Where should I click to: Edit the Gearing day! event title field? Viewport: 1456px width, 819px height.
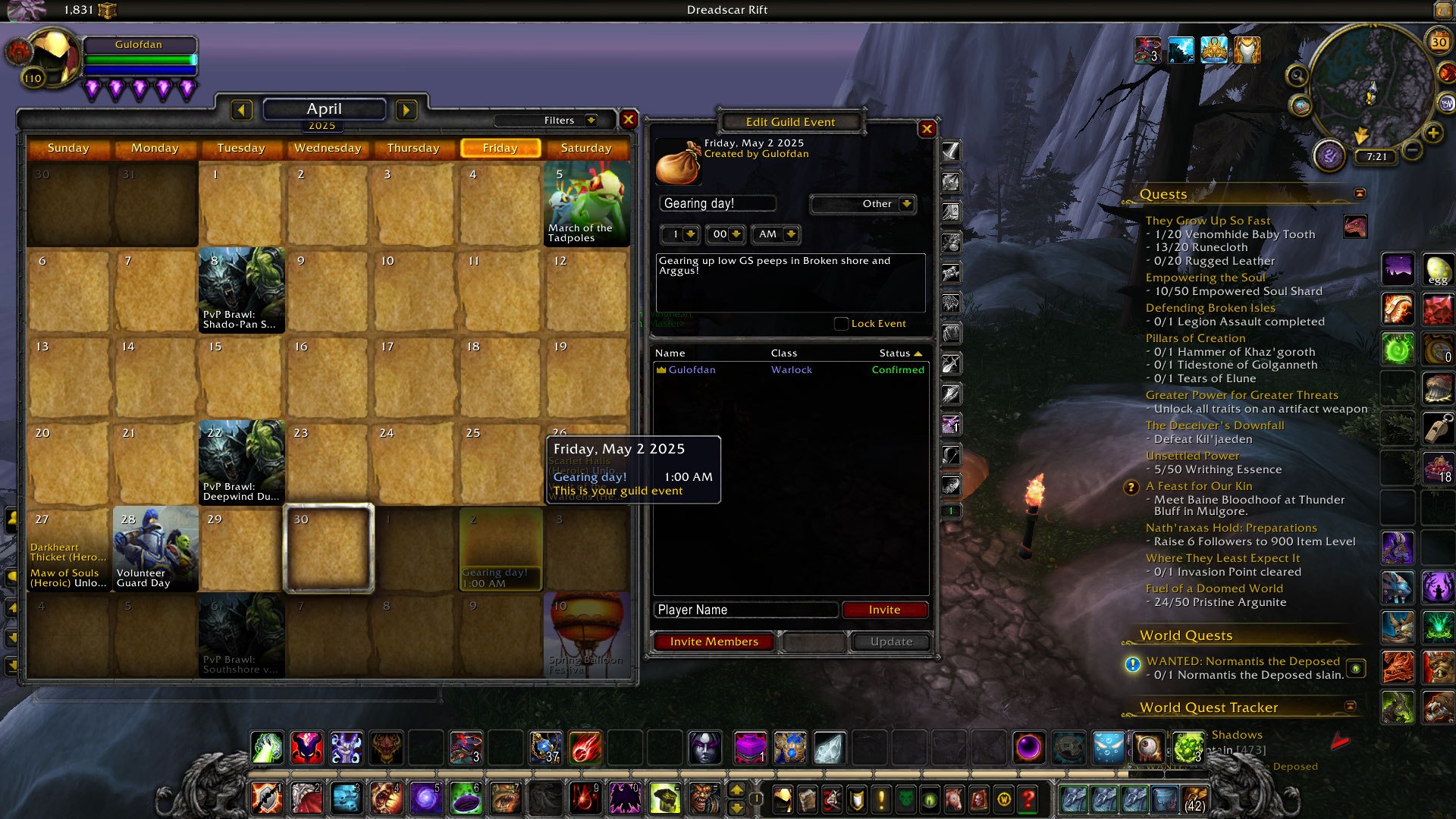717,203
